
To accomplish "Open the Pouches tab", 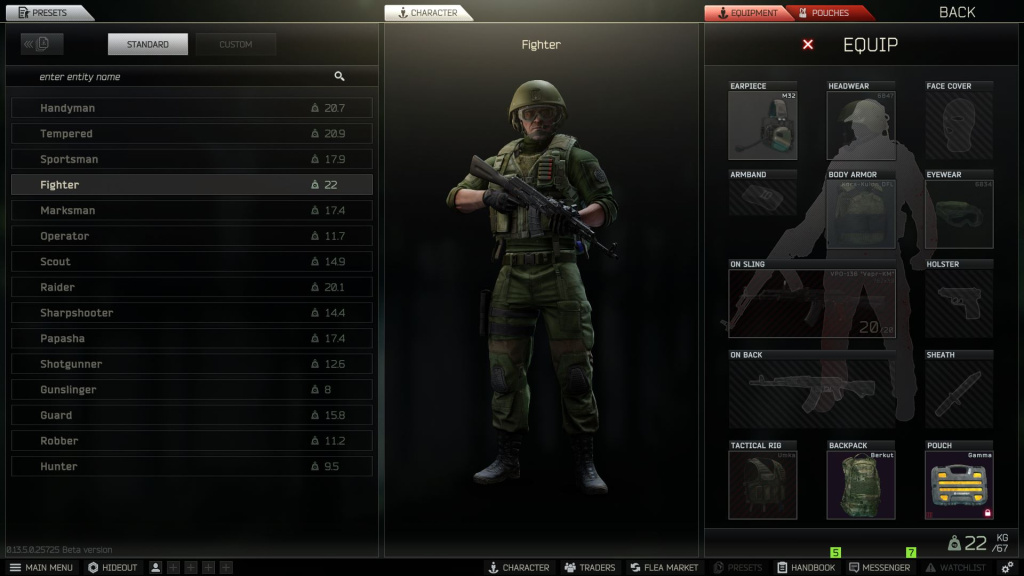I will (x=830, y=13).
